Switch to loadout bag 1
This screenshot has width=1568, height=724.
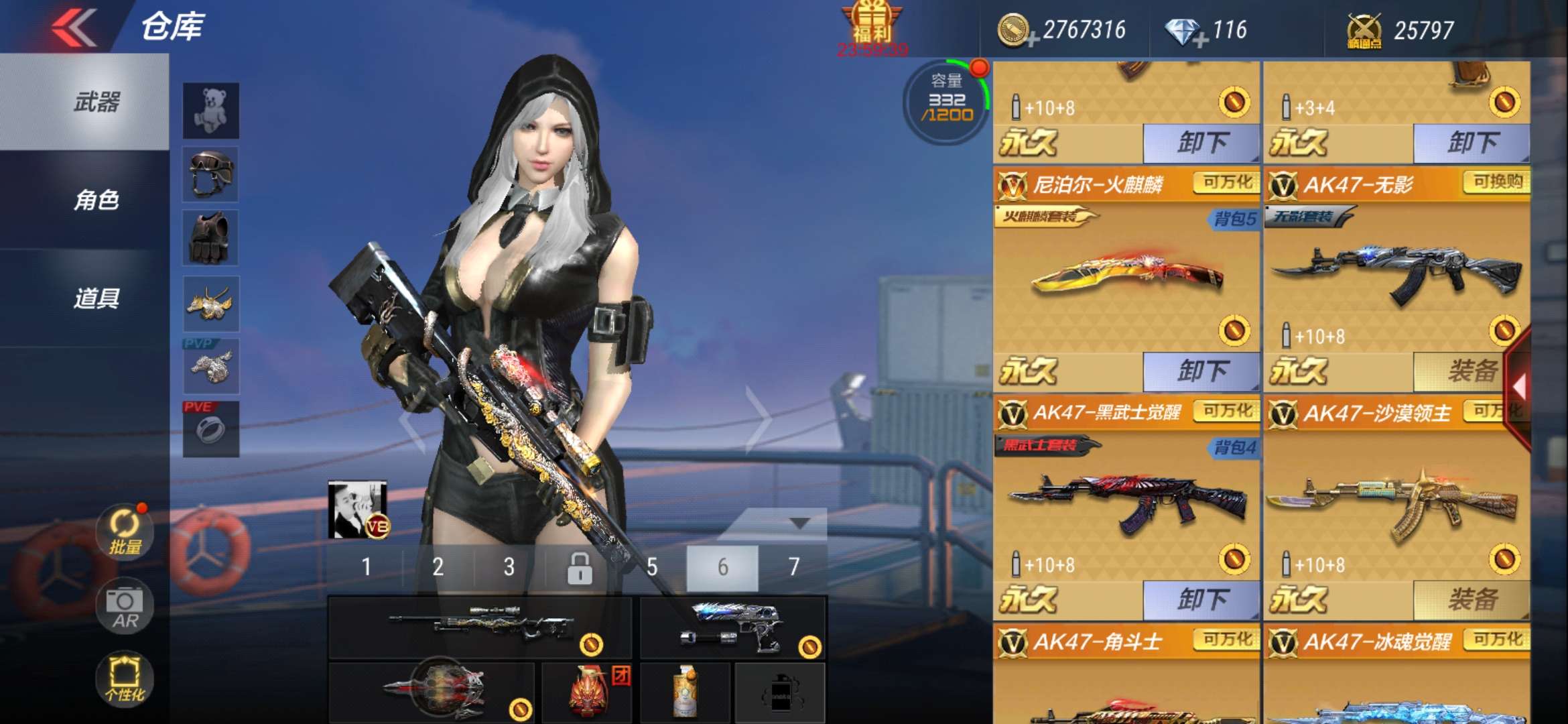[x=366, y=567]
